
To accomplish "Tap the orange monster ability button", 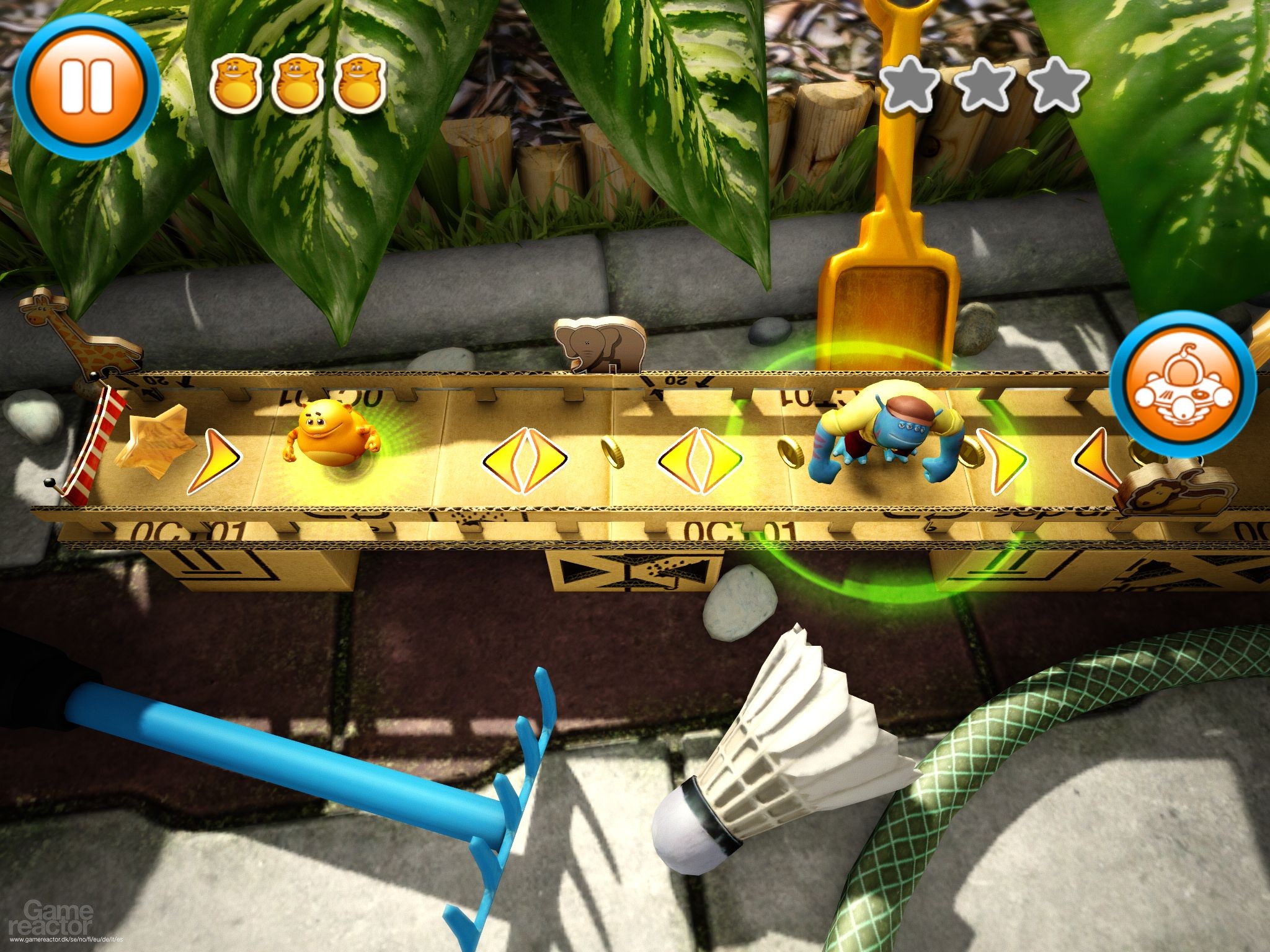I will pos(1183,387).
